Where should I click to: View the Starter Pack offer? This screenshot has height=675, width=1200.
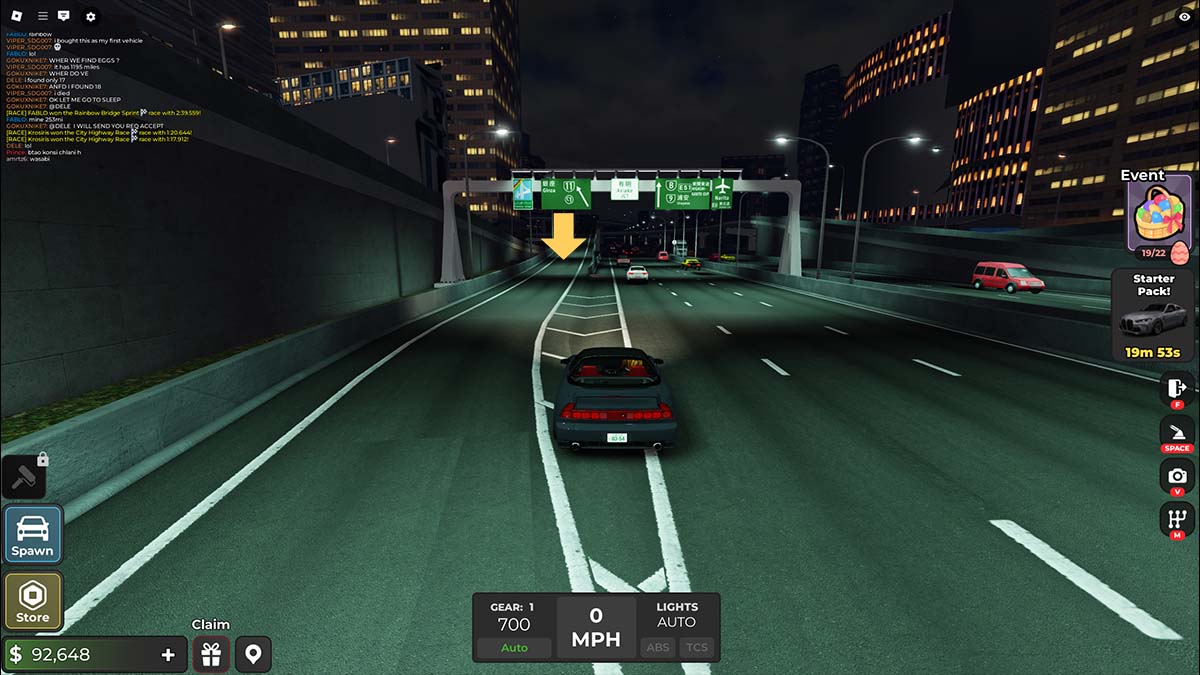[1153, 315]
